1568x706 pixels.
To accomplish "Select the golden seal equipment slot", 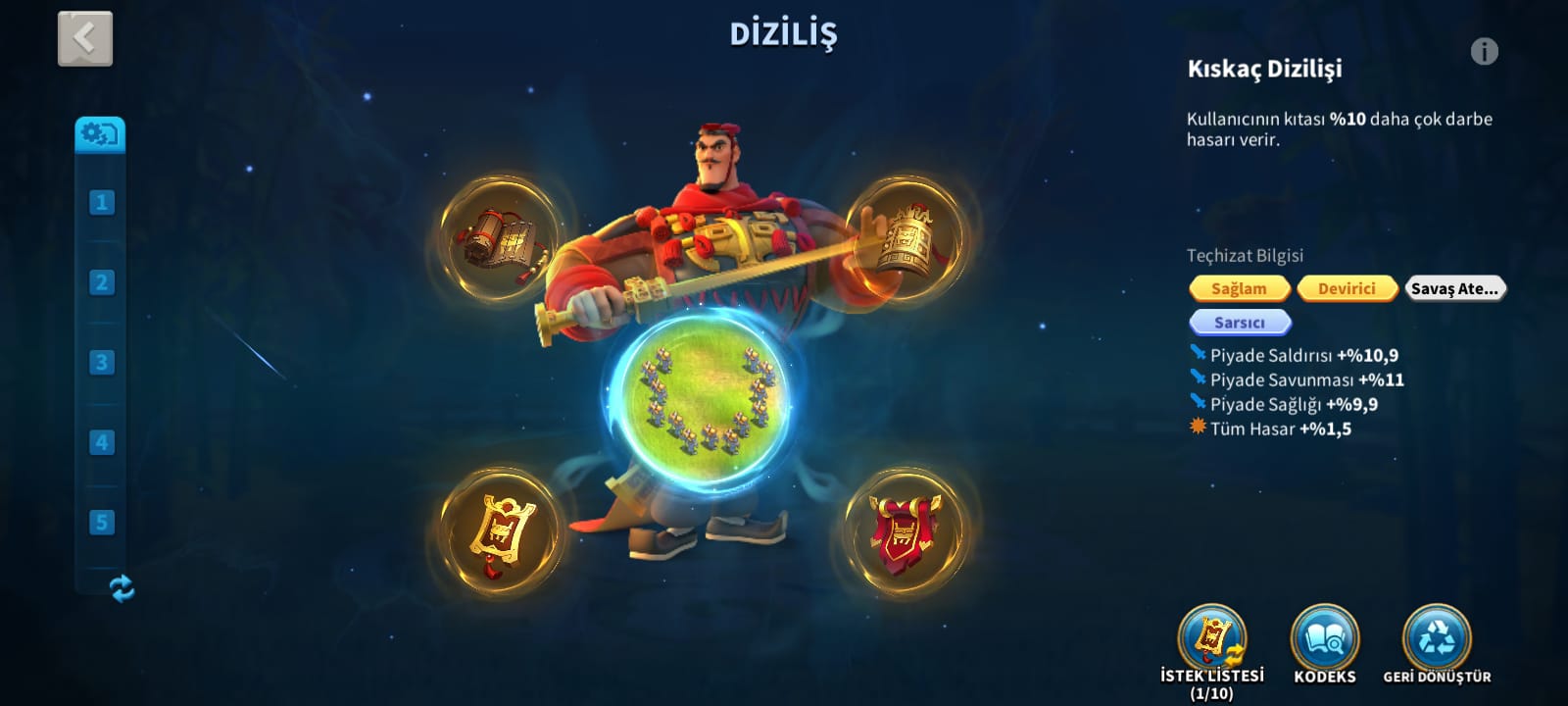I will [x=905, y=238].
